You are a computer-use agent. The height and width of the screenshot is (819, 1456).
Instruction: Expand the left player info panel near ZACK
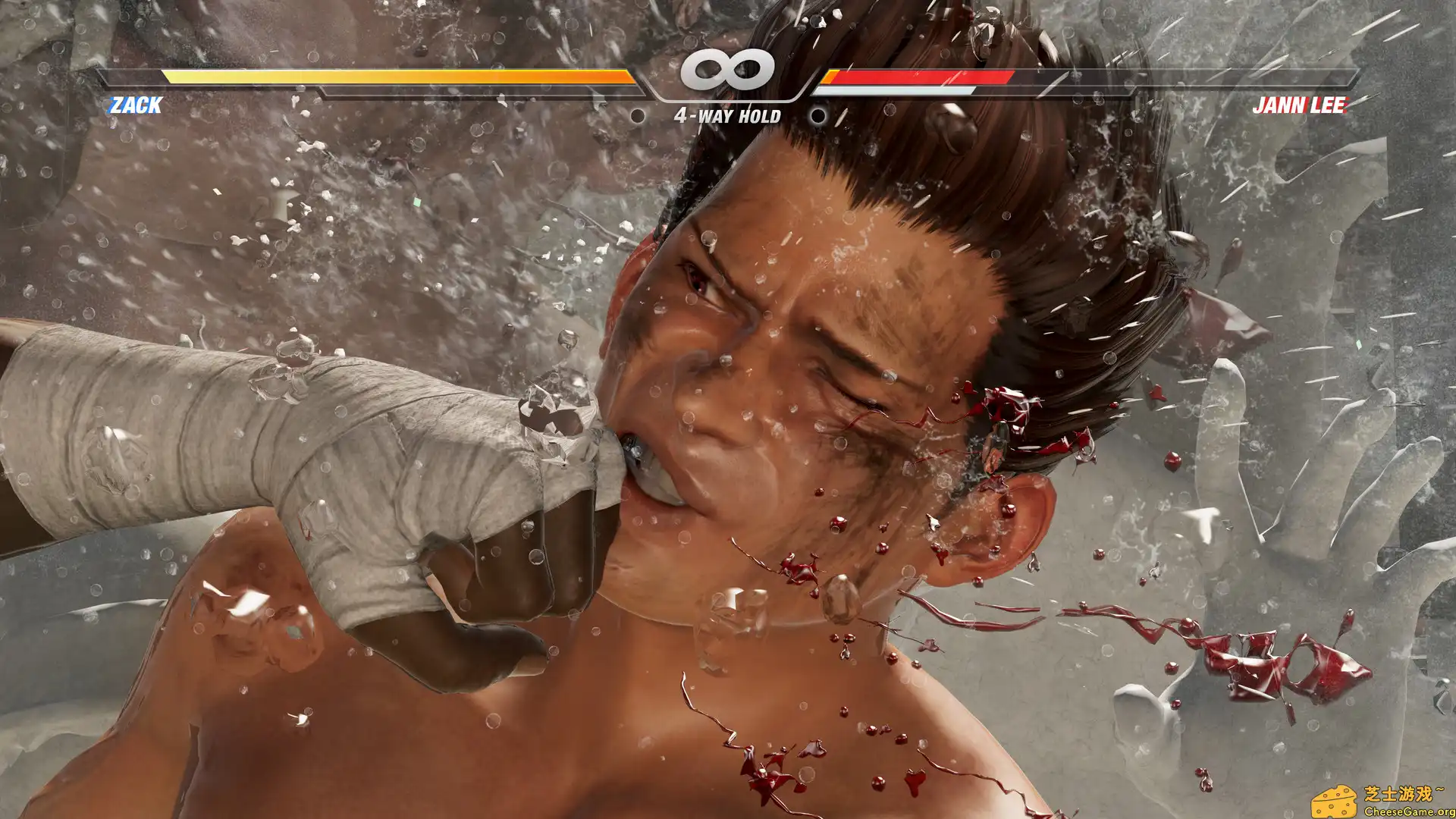click(x=135, y=105)
